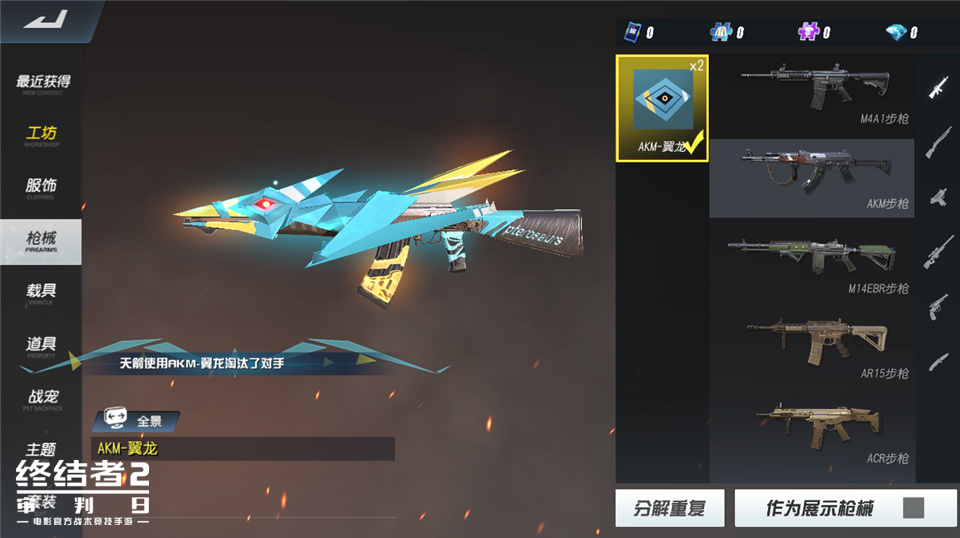Choose the M4A1步枪 weapon row

[x=812, y=95]
